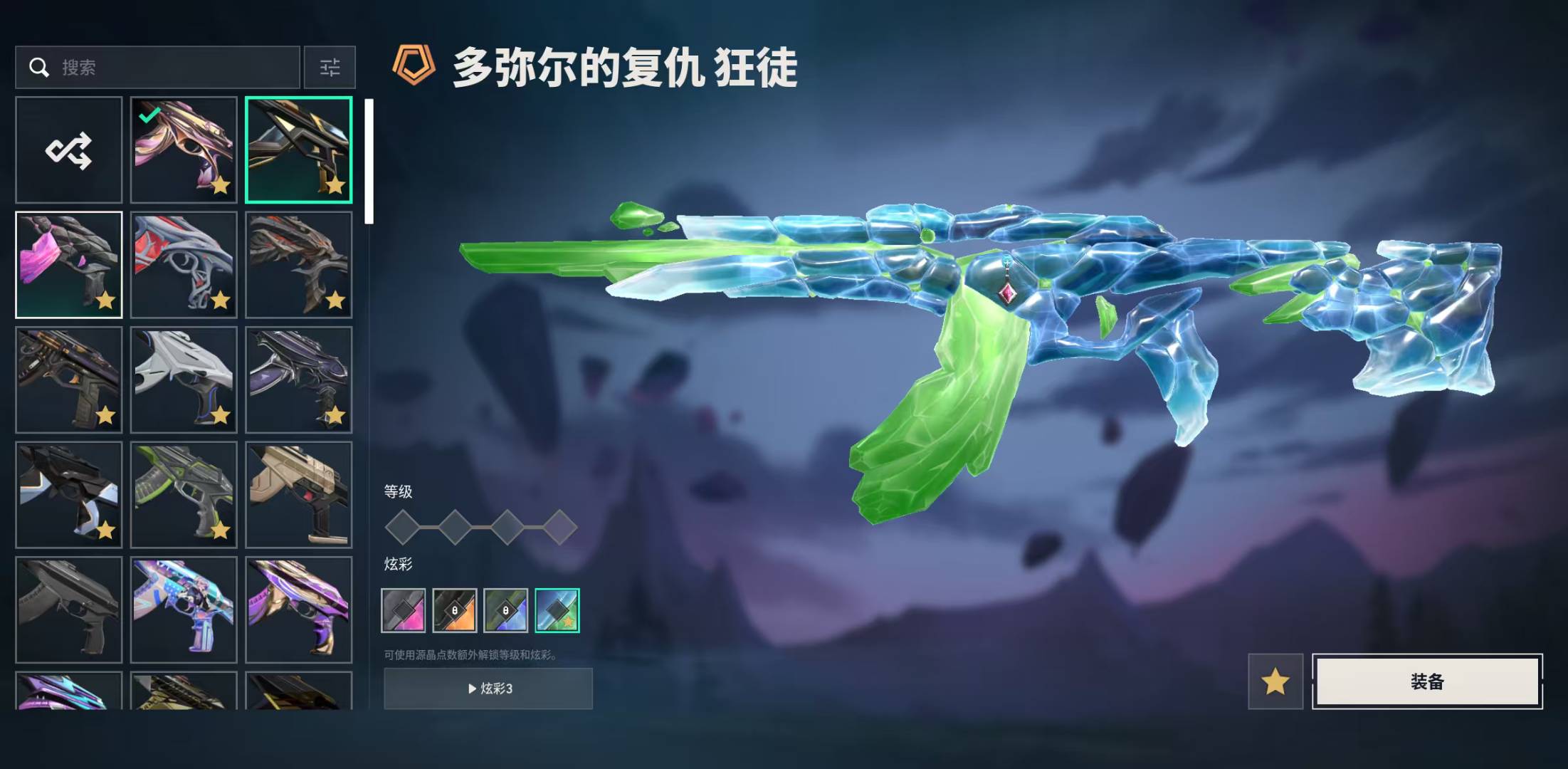The width and height of the screenshot is (1568, 769).
Task: Choose the locked green-blue chroma swatch
Action: pos(506,610)
